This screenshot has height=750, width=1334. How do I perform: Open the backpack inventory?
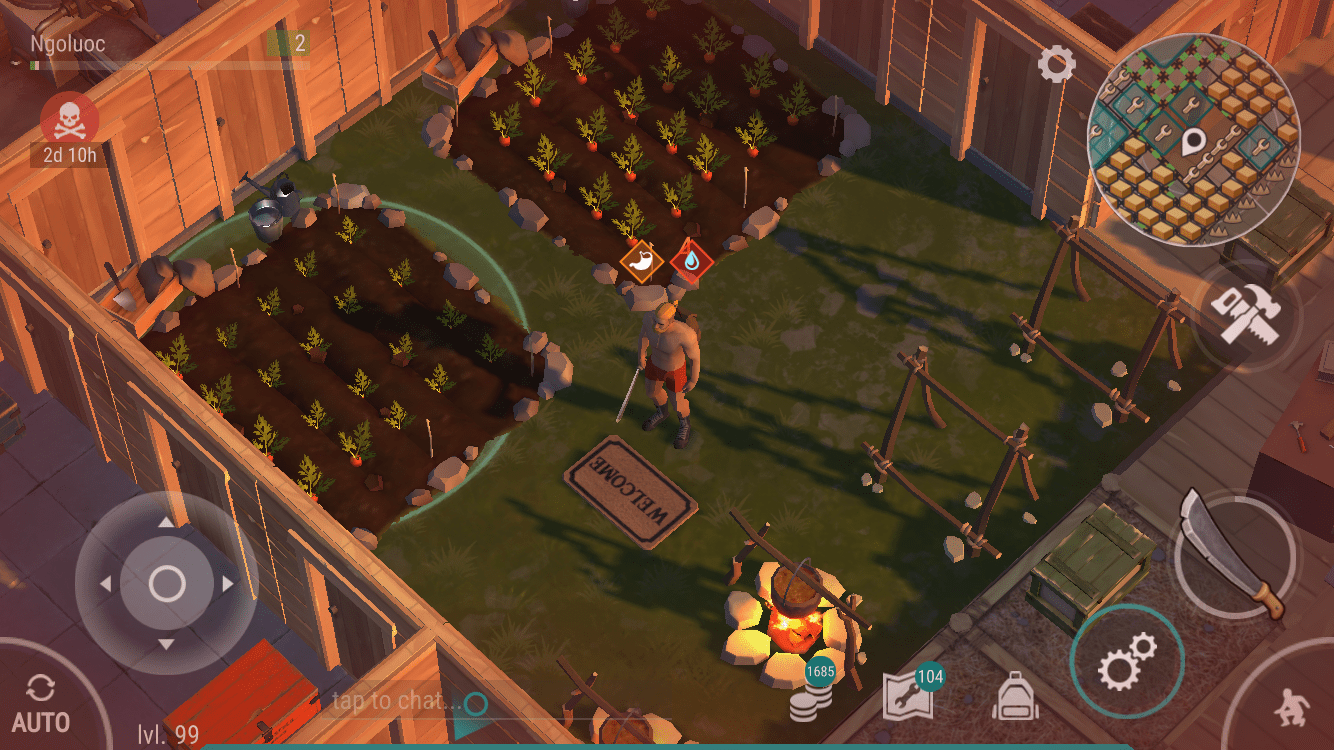click(1015, 696)
